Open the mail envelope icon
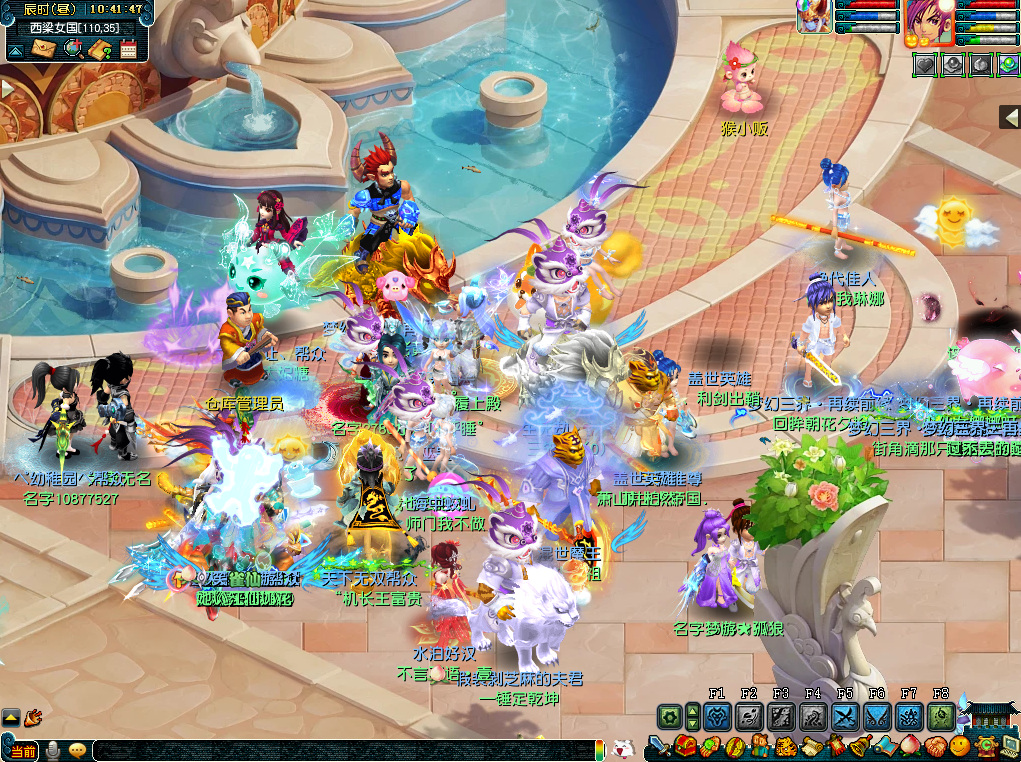1021x762 pixels. coord(43,48)
